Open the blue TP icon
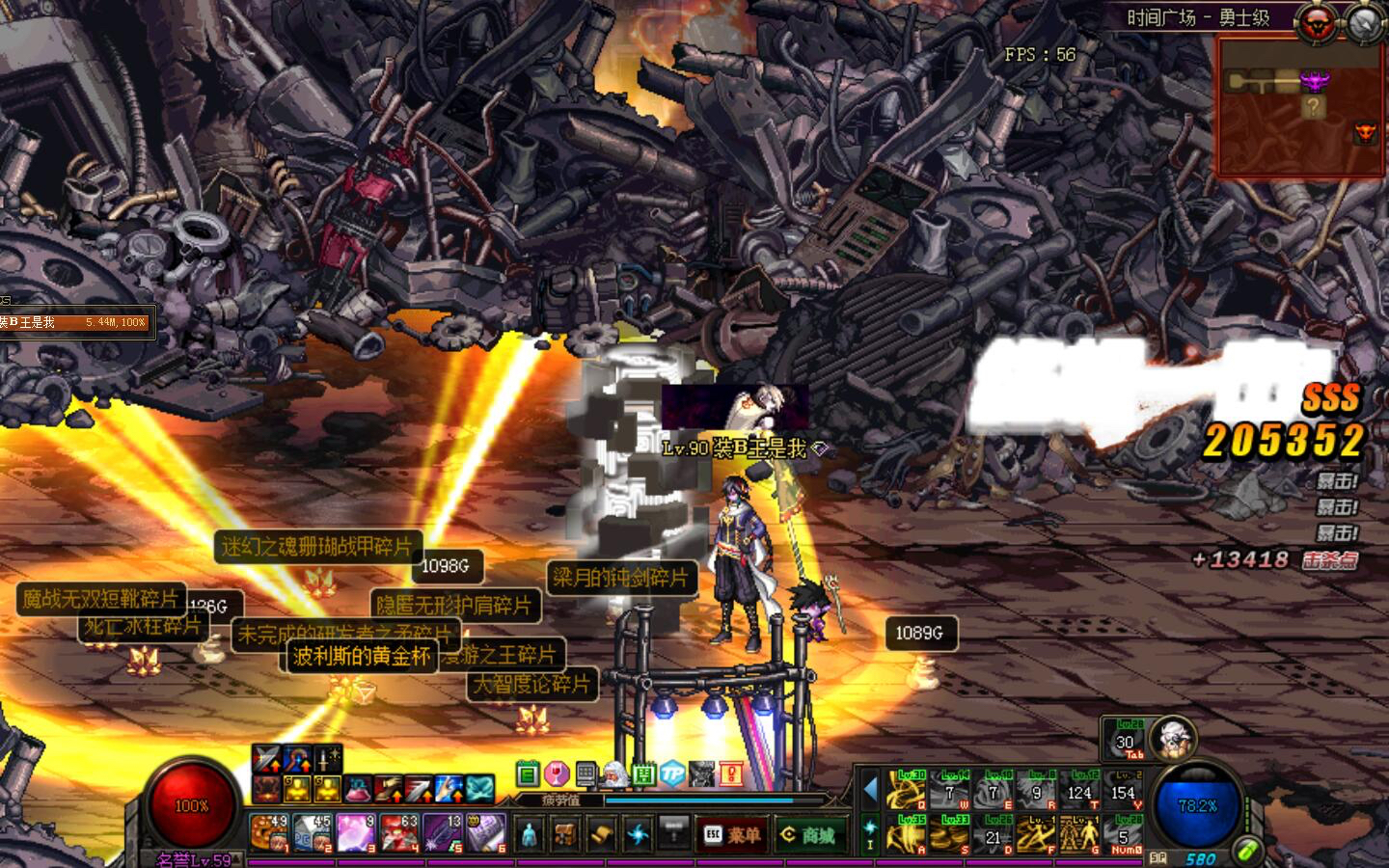1389x868 pixels. click(x=672, y=773)
